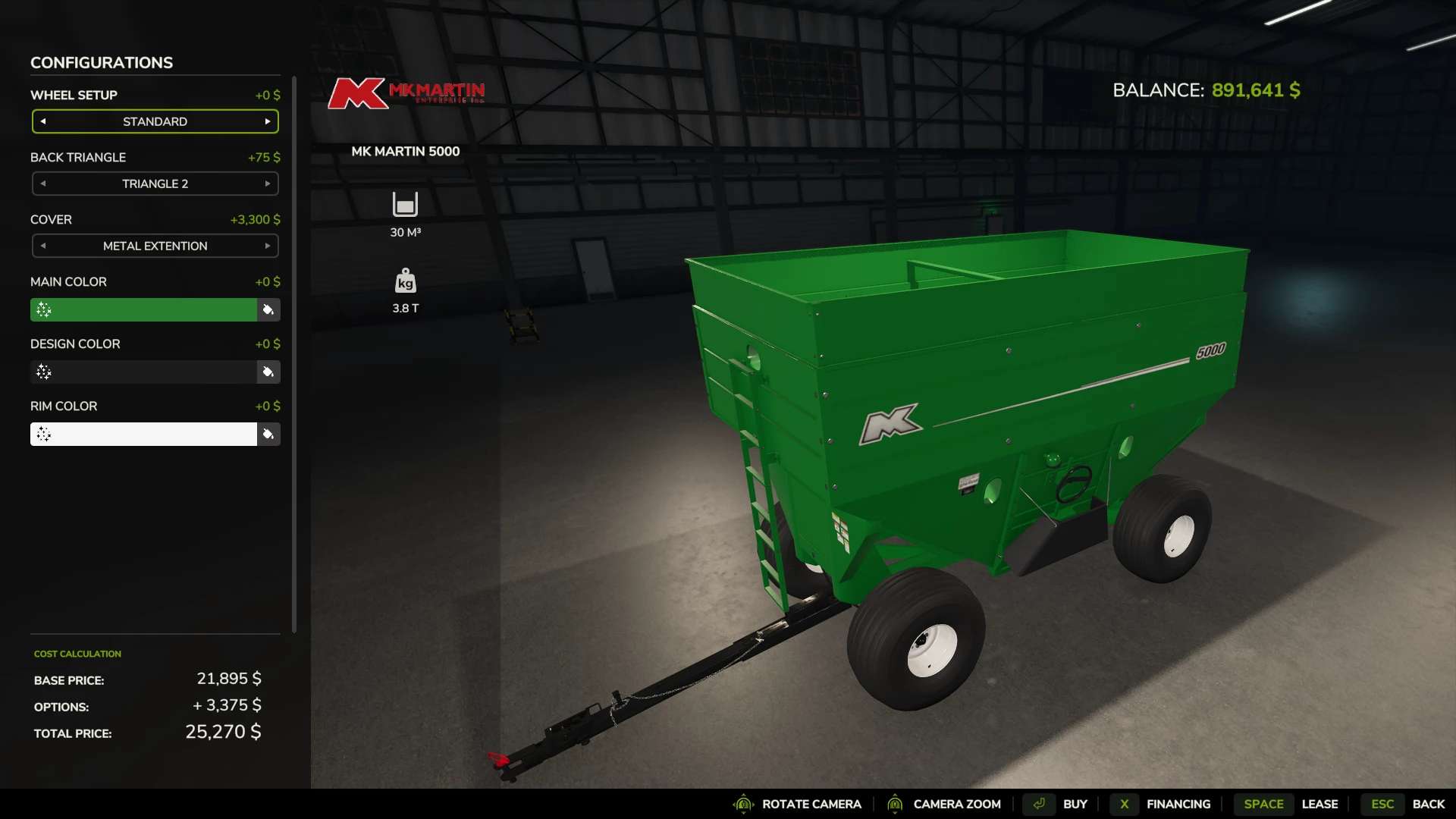Click the MK Martin brand logo
This screenshot has height=819, width=1456.
[x=406, y=93]
